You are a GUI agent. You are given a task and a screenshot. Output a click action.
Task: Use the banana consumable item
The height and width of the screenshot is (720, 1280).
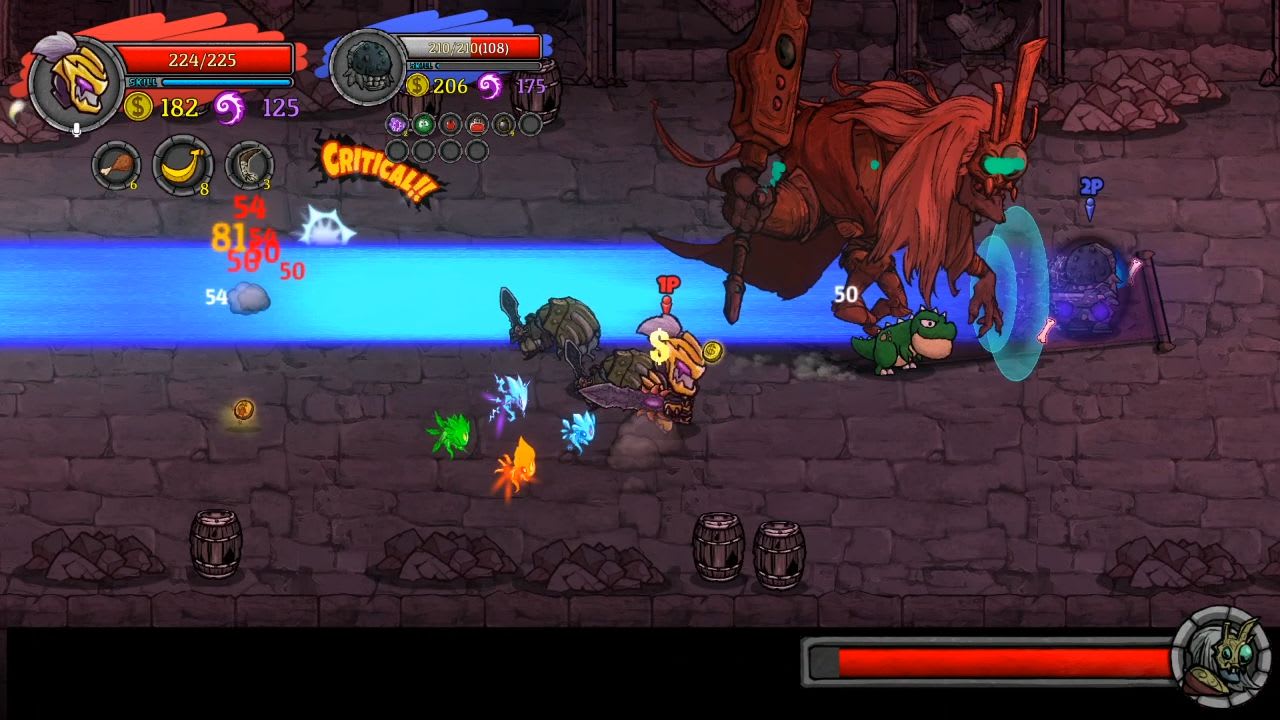click(180, 165)
